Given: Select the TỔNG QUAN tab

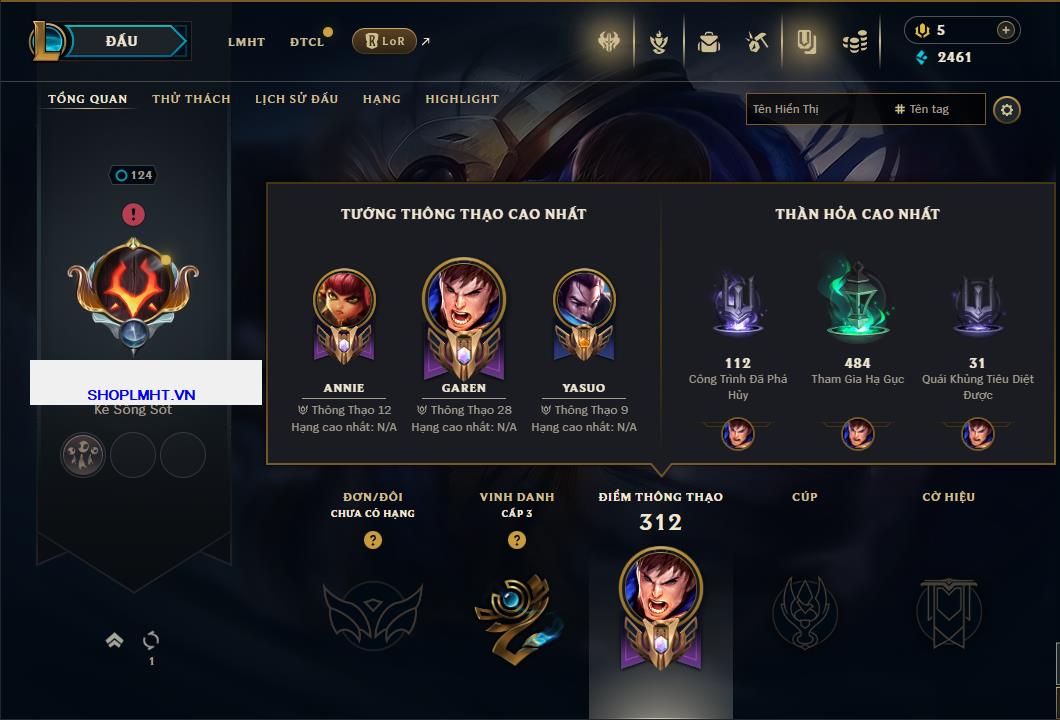Looking at the screenshot, I should (x=88, y=99).
